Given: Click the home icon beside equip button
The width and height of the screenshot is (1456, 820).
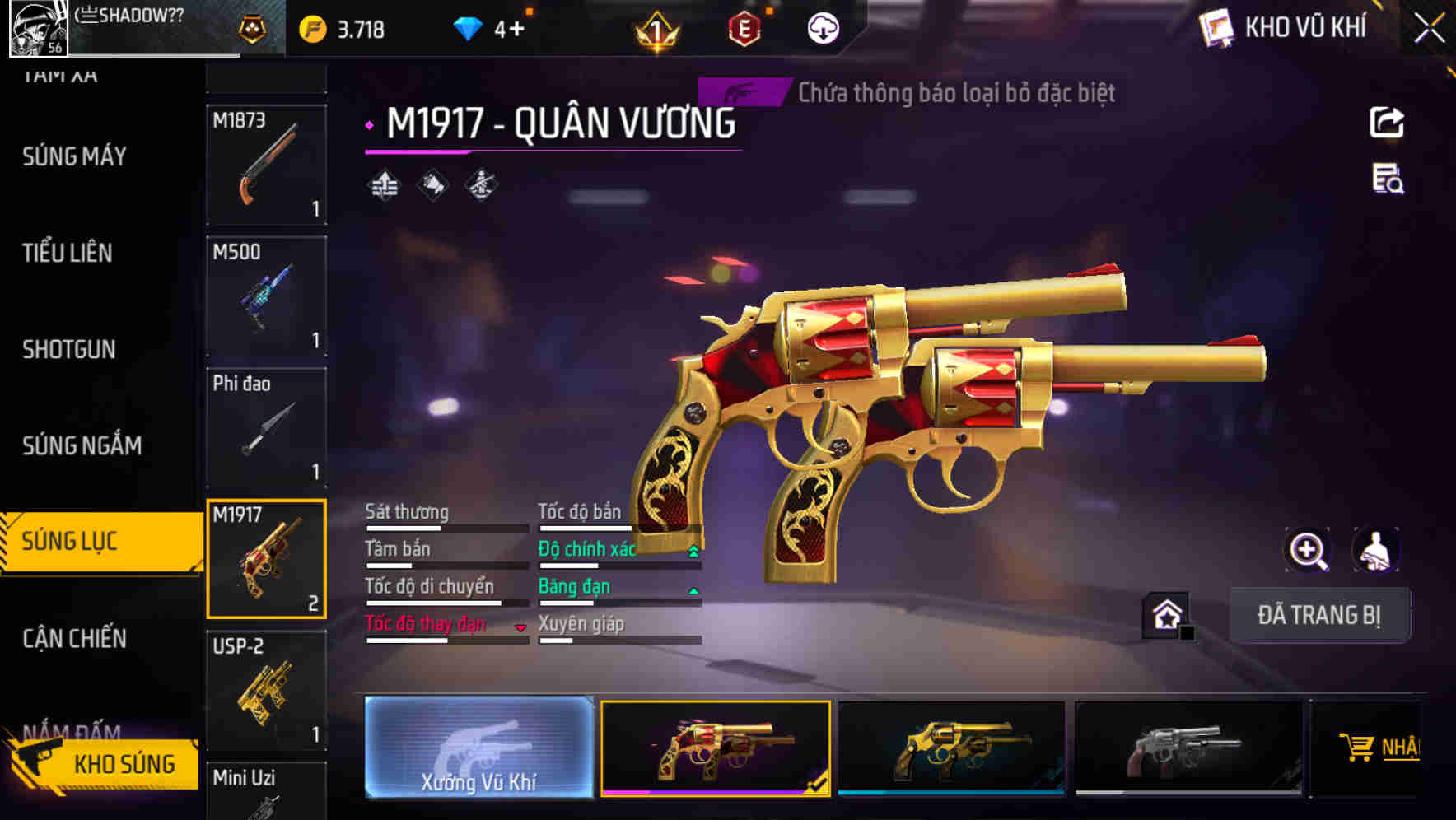Looking at the screenshot, I should (x=1167, y=615).
